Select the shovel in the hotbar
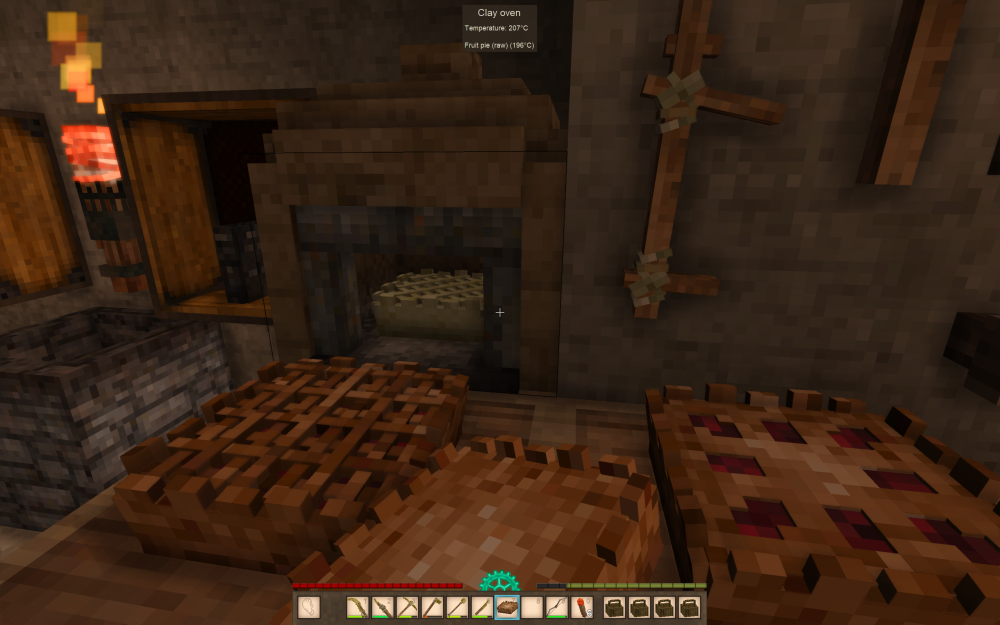 (458, 607)
